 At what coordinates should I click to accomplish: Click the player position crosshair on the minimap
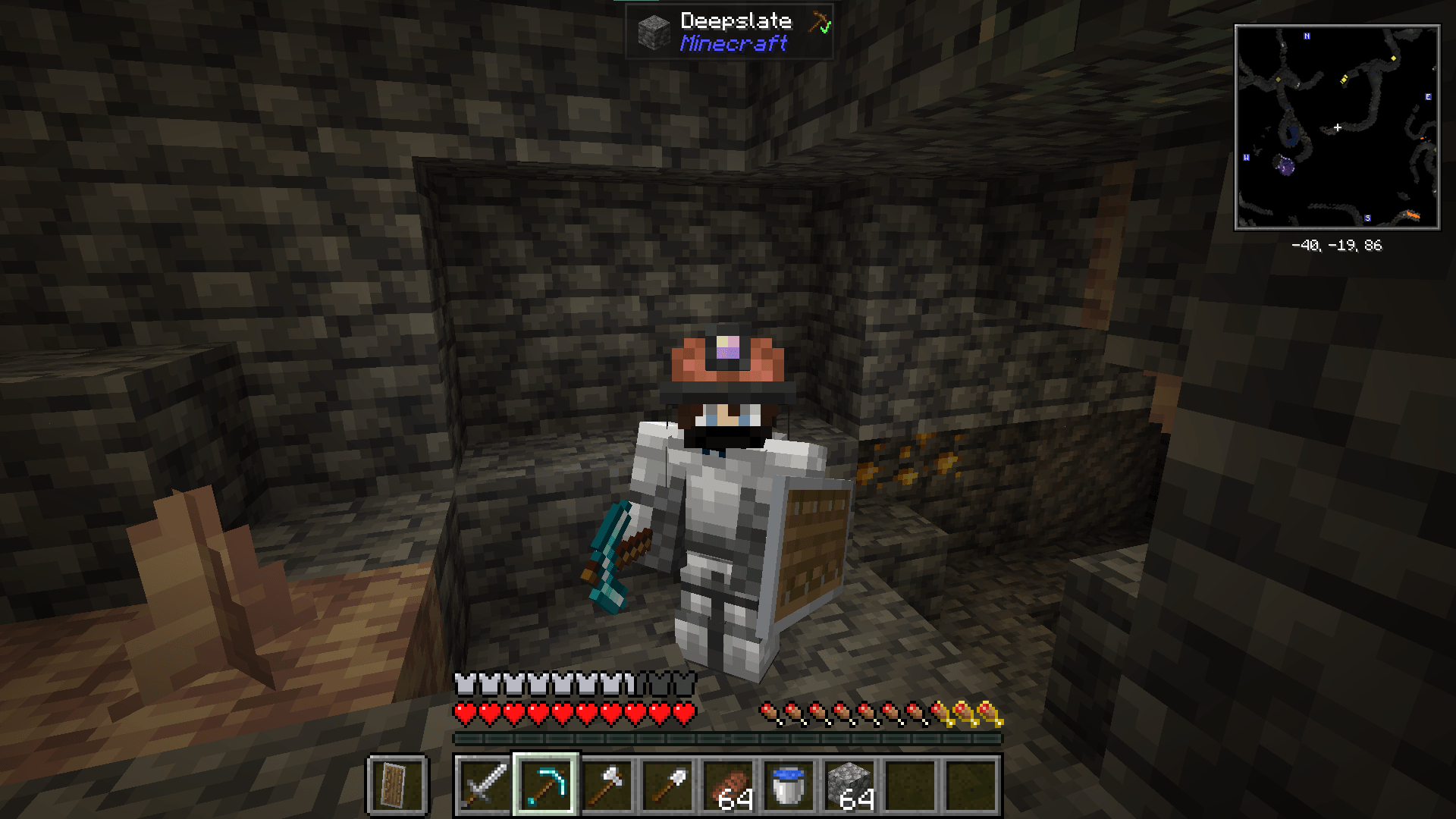point(1338,127)
